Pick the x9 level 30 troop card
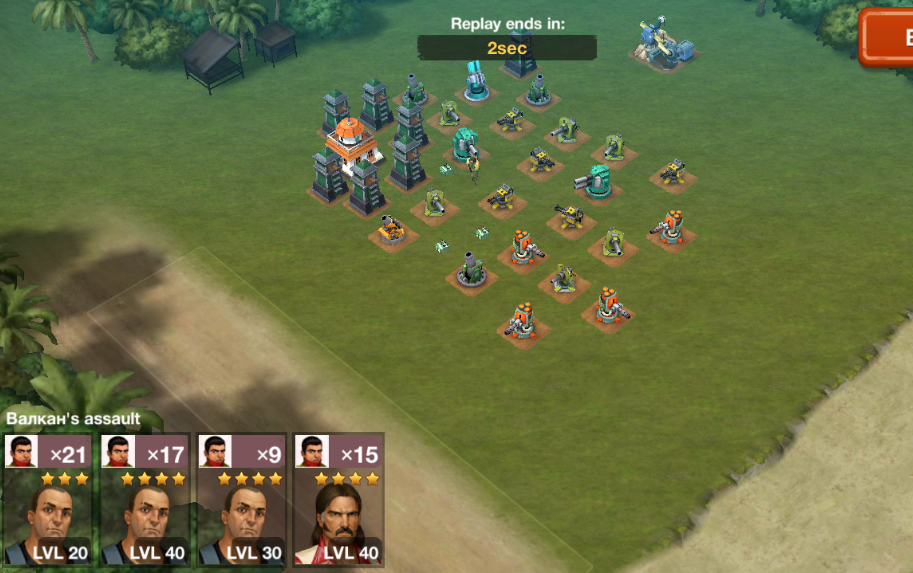The width and height of the screenshot is (913, 573). (x=241, y=500)
